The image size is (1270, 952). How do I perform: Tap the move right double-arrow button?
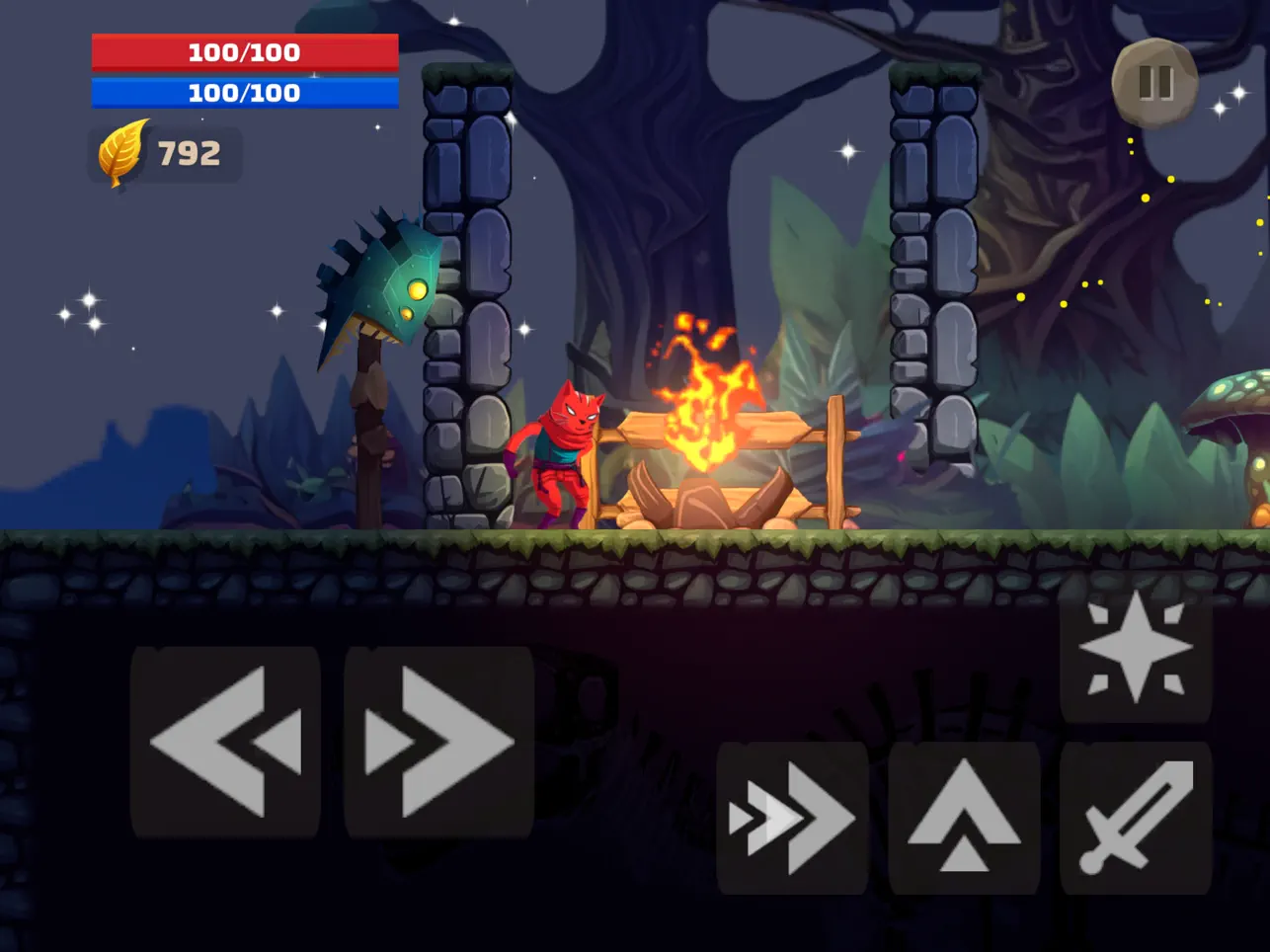click(439, 742)
